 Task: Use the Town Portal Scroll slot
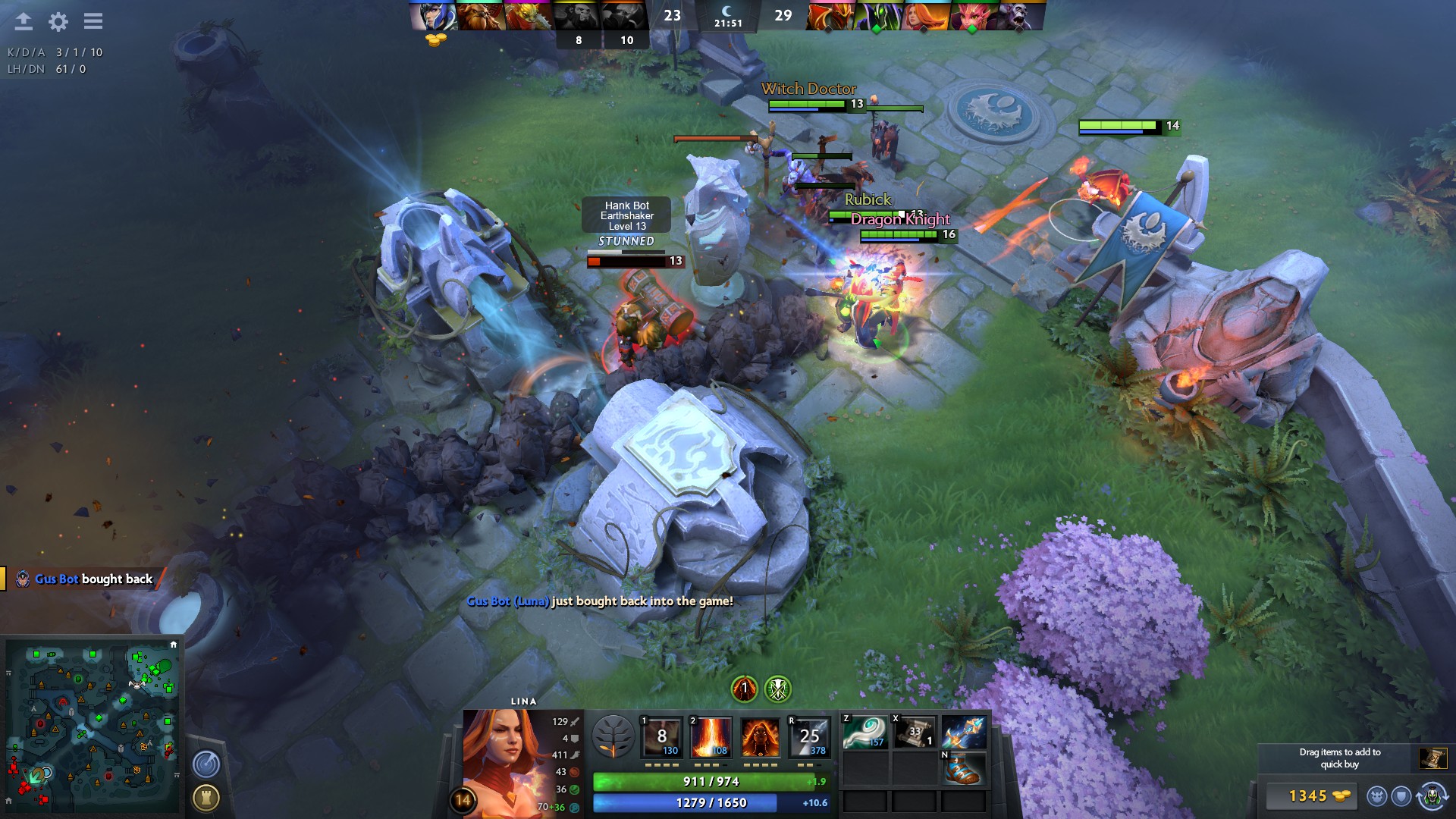915,733
